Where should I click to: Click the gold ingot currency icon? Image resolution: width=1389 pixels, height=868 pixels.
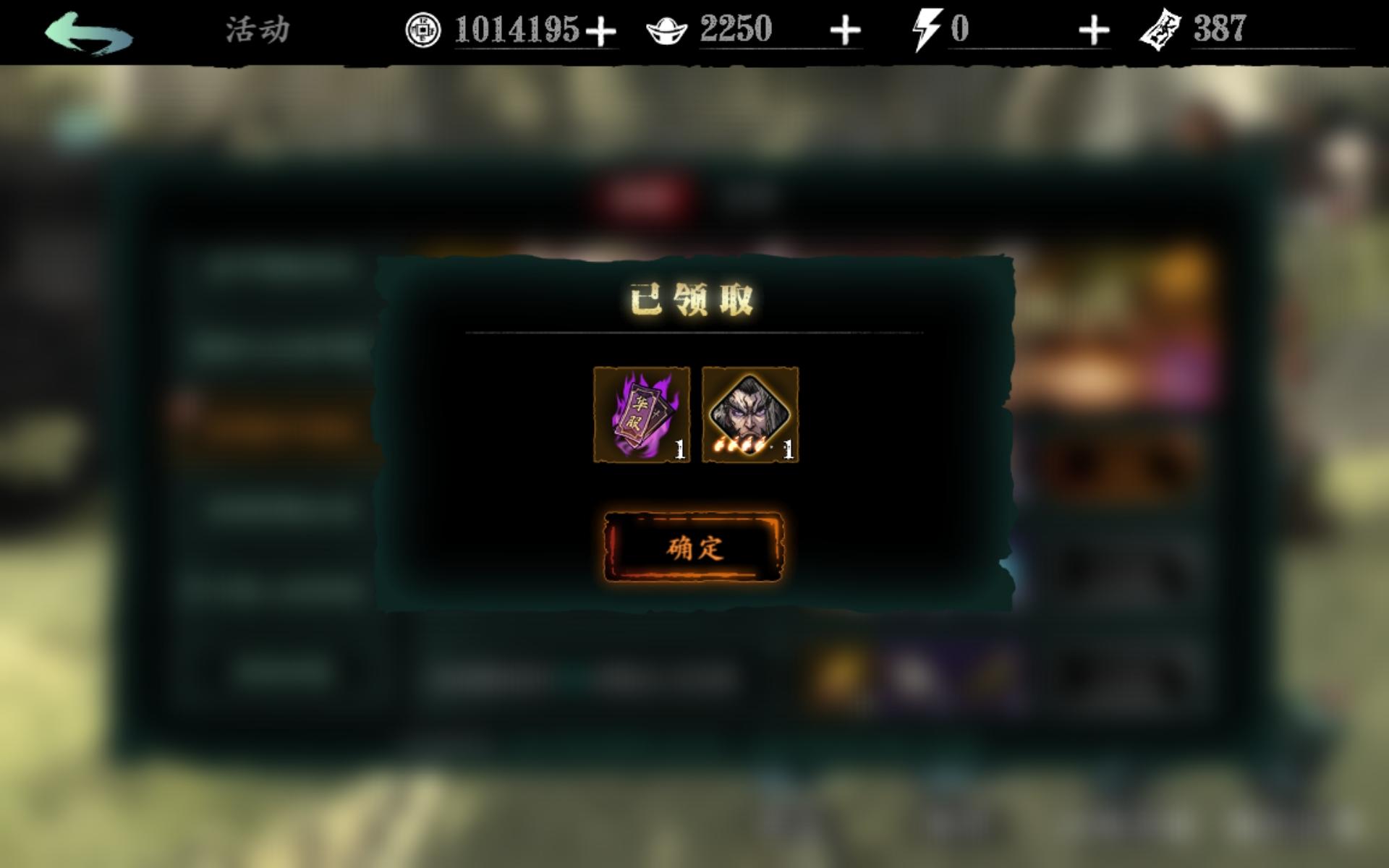668,30
